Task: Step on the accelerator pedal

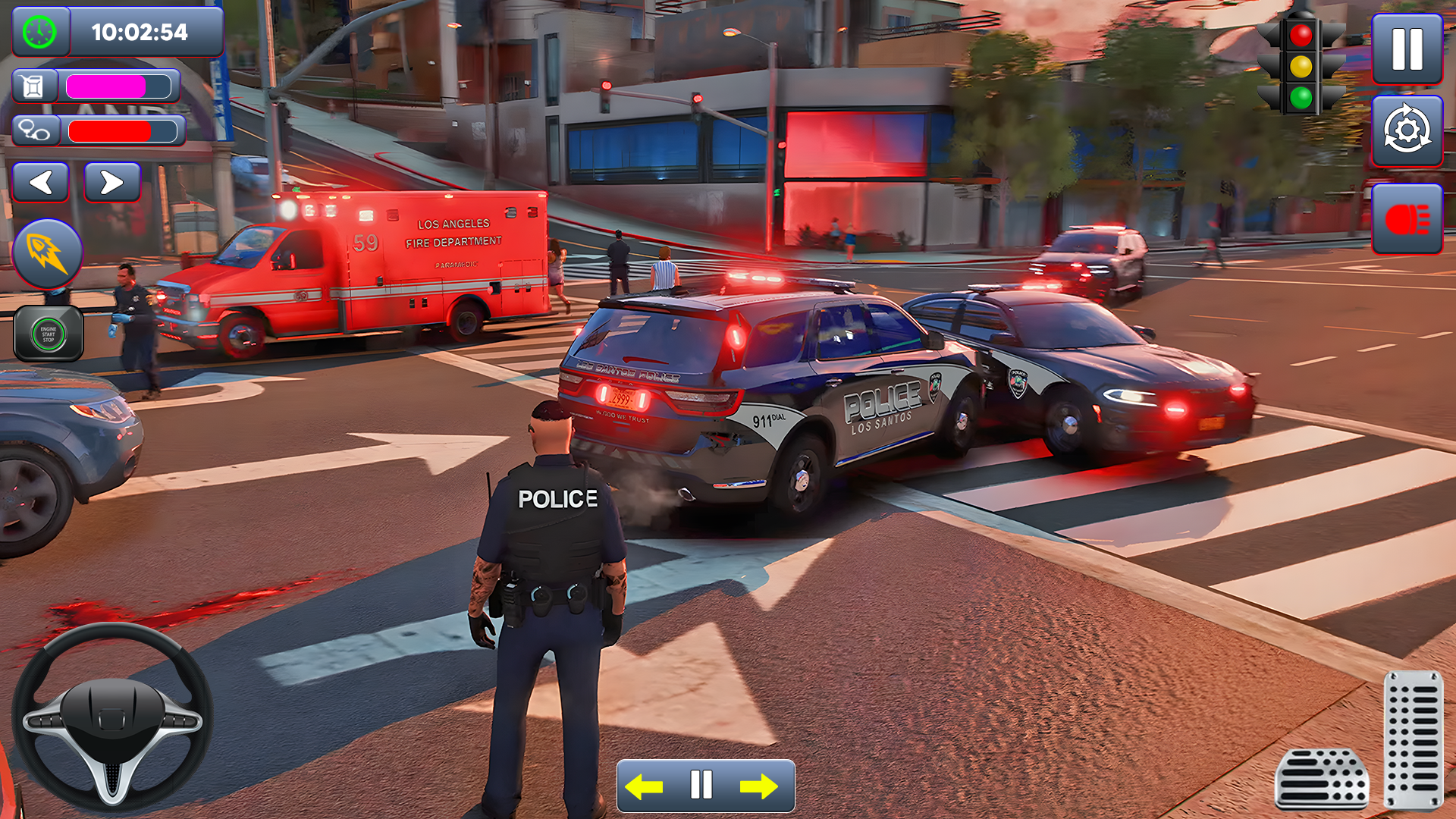Action: (1413, 739)
